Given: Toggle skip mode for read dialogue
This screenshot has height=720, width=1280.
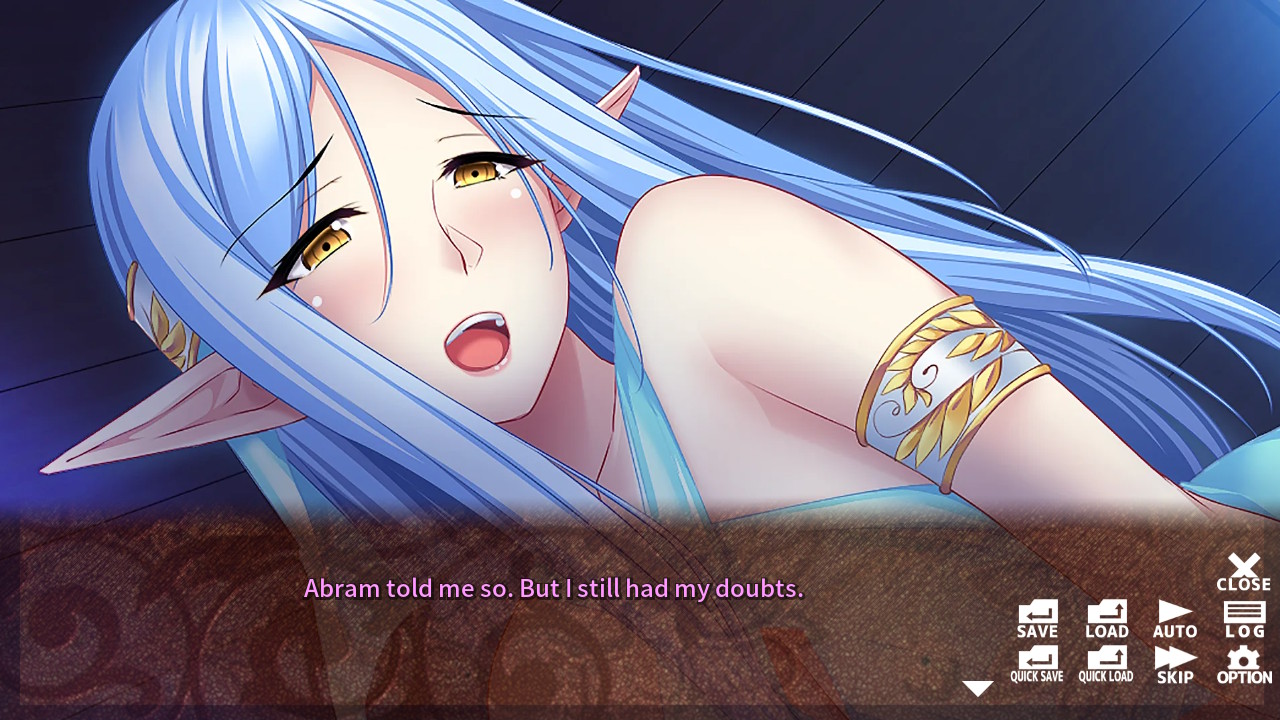Looking at the screenshot, I should click(1174, 663).
